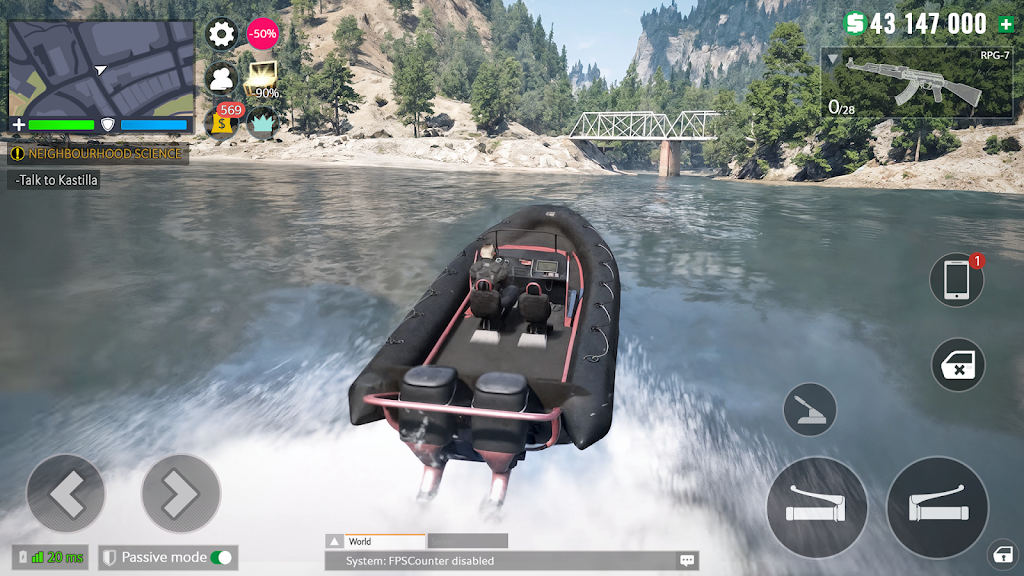
Task: Apply the handbrake lever button
Action: [x=809, y=410]
